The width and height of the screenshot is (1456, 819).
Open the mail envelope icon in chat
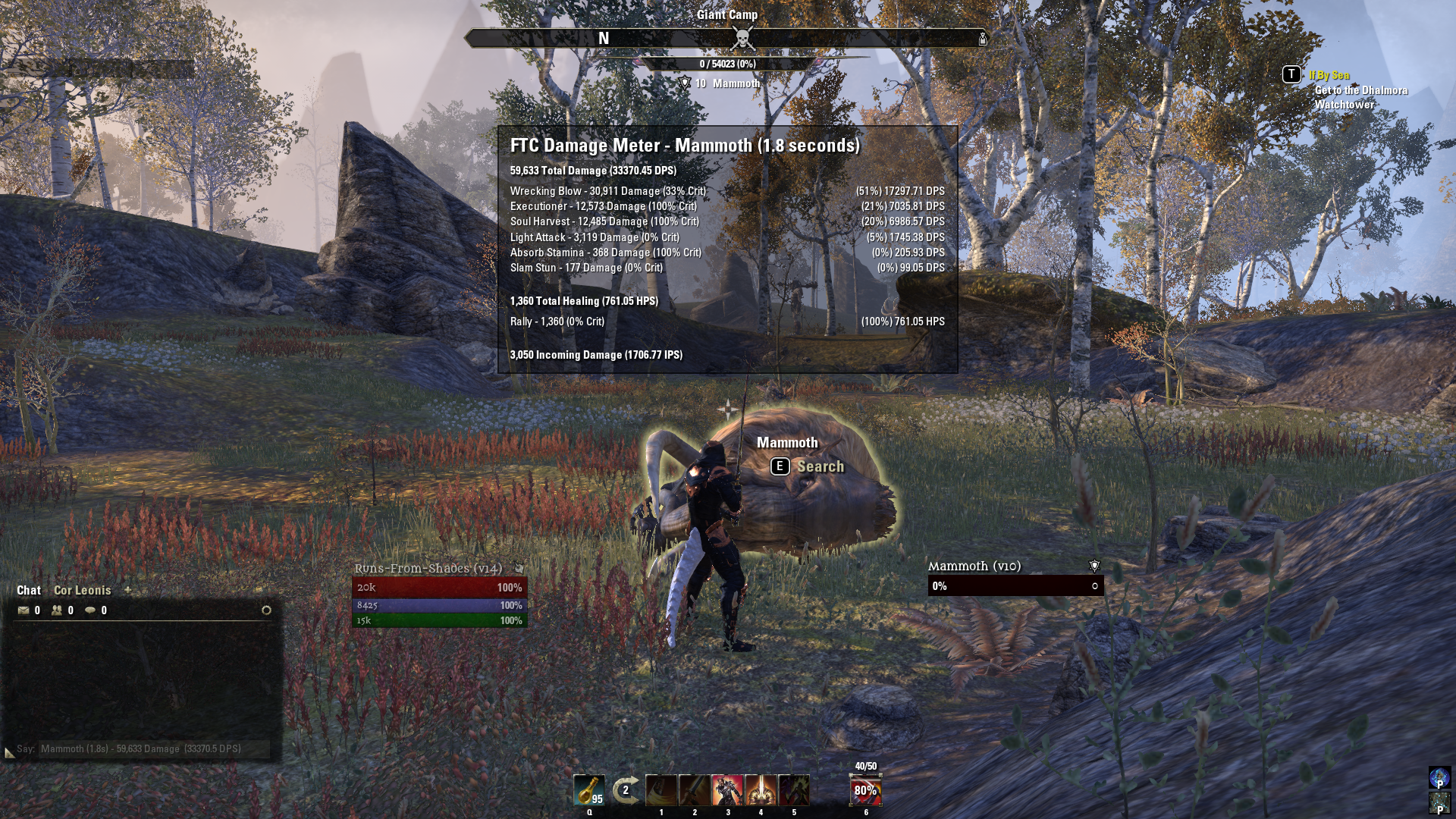tap(23, 609)
